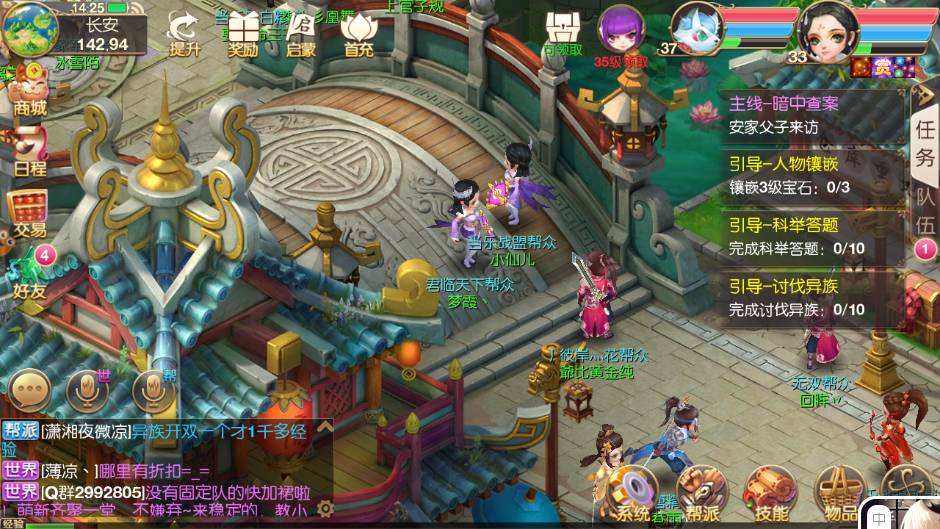Open the 提升 upgrade menu
The image size is (940, 529).
click(x=183, y=33)
